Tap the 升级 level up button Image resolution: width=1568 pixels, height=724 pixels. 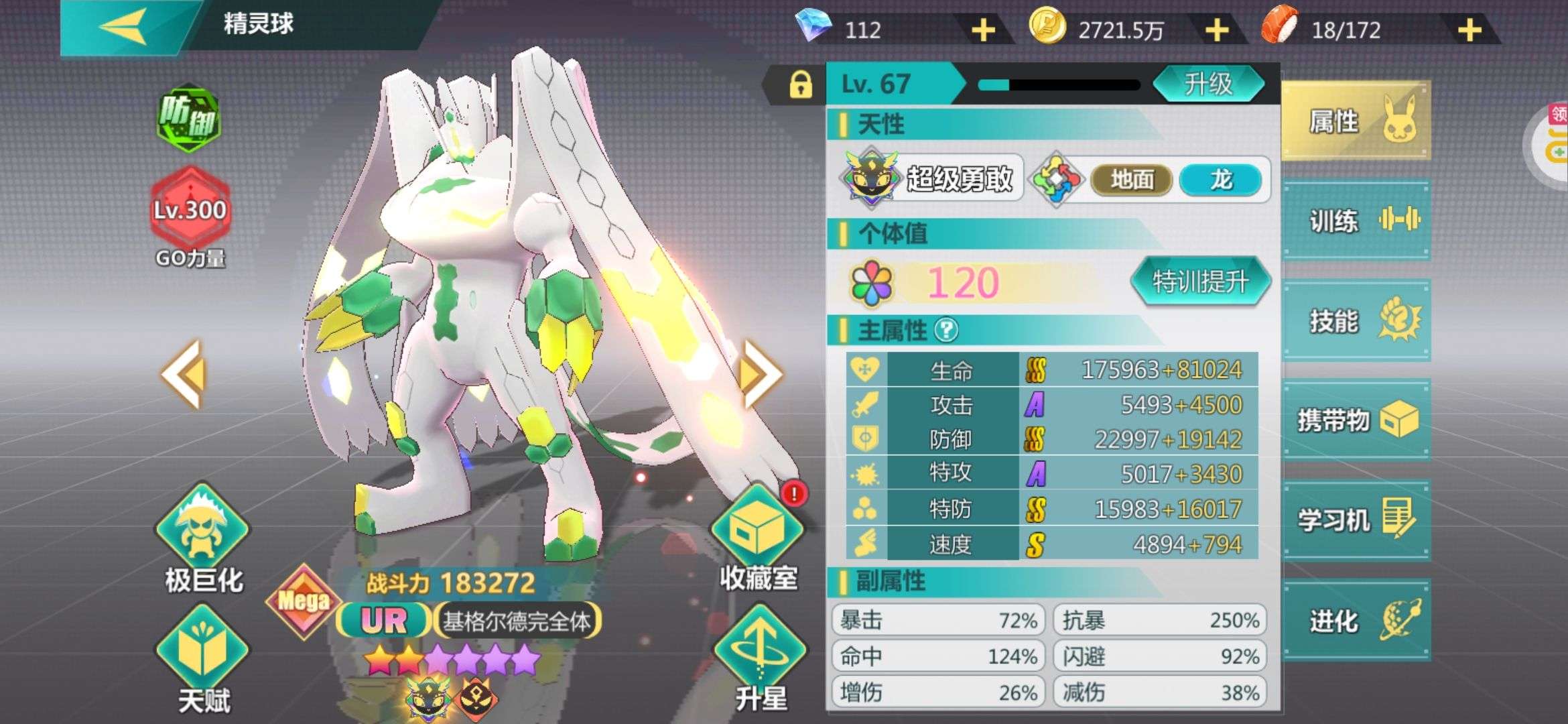[1208, 84]
